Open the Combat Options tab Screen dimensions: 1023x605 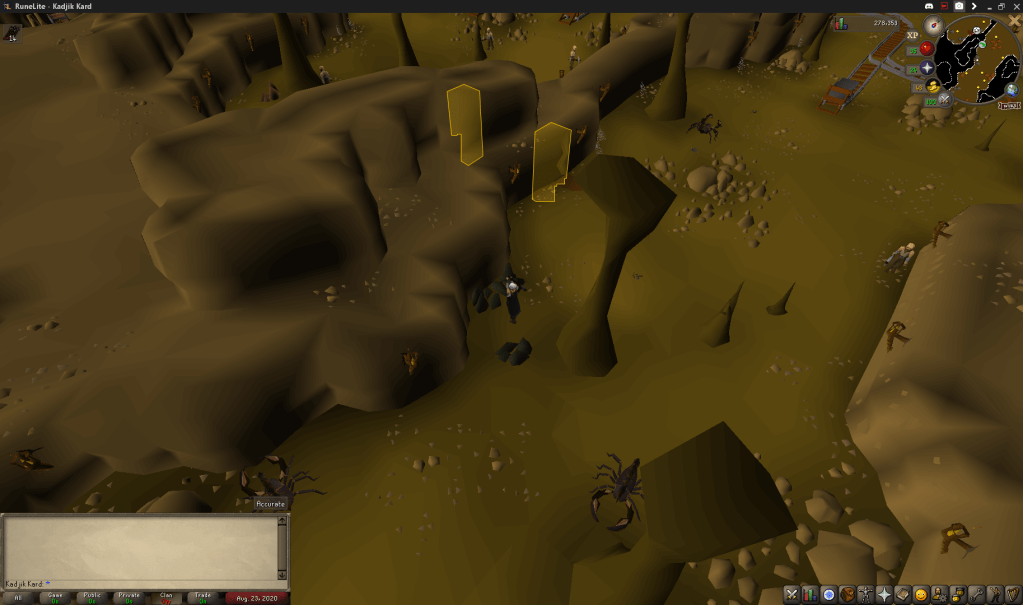(x=792, y=595)
